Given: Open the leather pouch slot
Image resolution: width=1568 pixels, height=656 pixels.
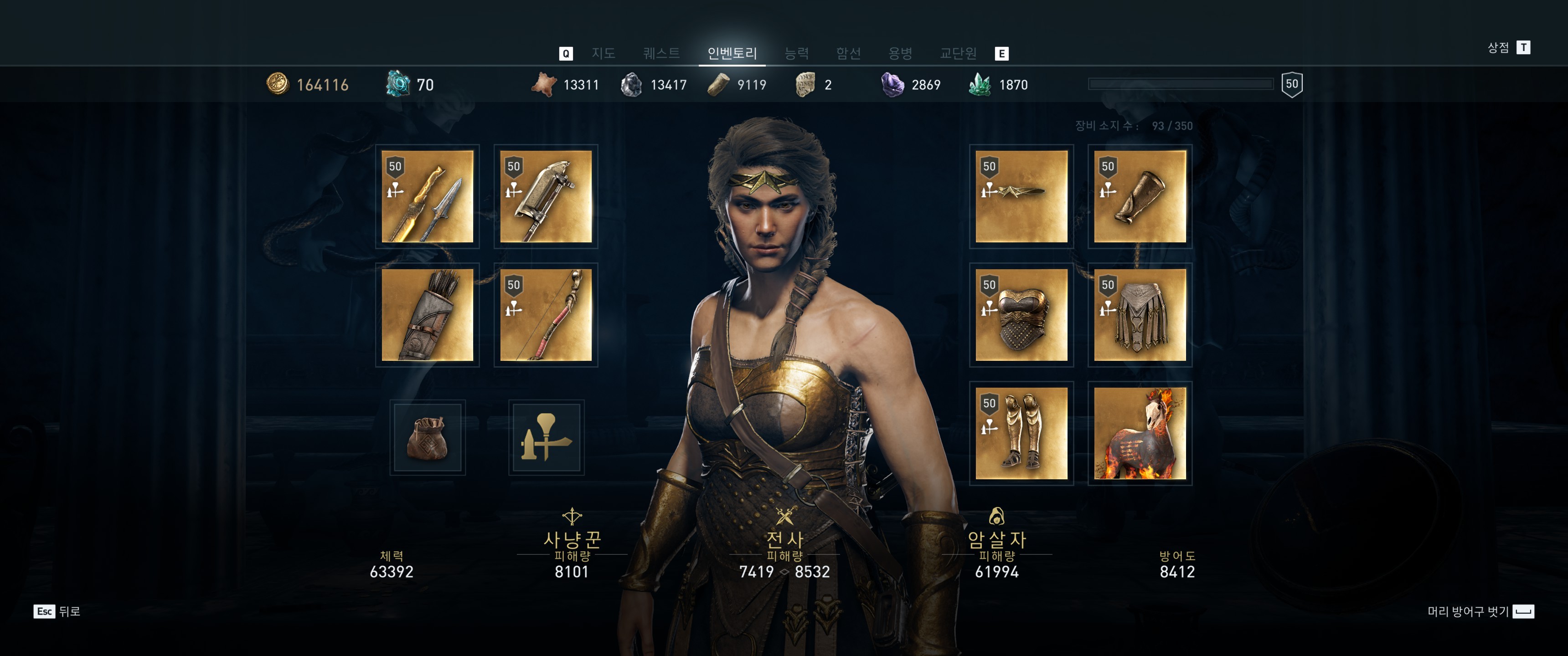Looking at the screenshot, I should pos(427,437).
